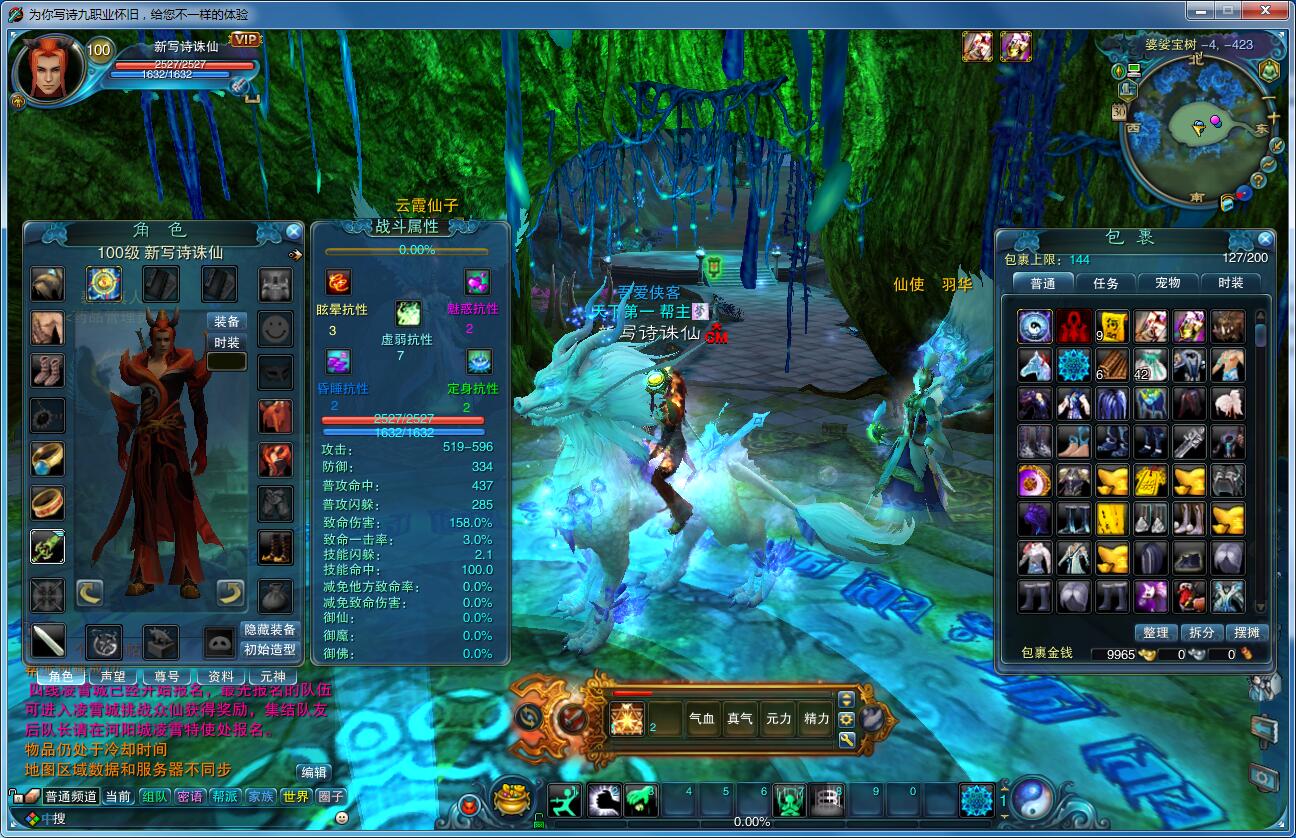Image resolution: width=1296 pixels, height=838 pixels.
Task: Show the 元神 tab
Action: pyautogui.click(x=273, y=677)
